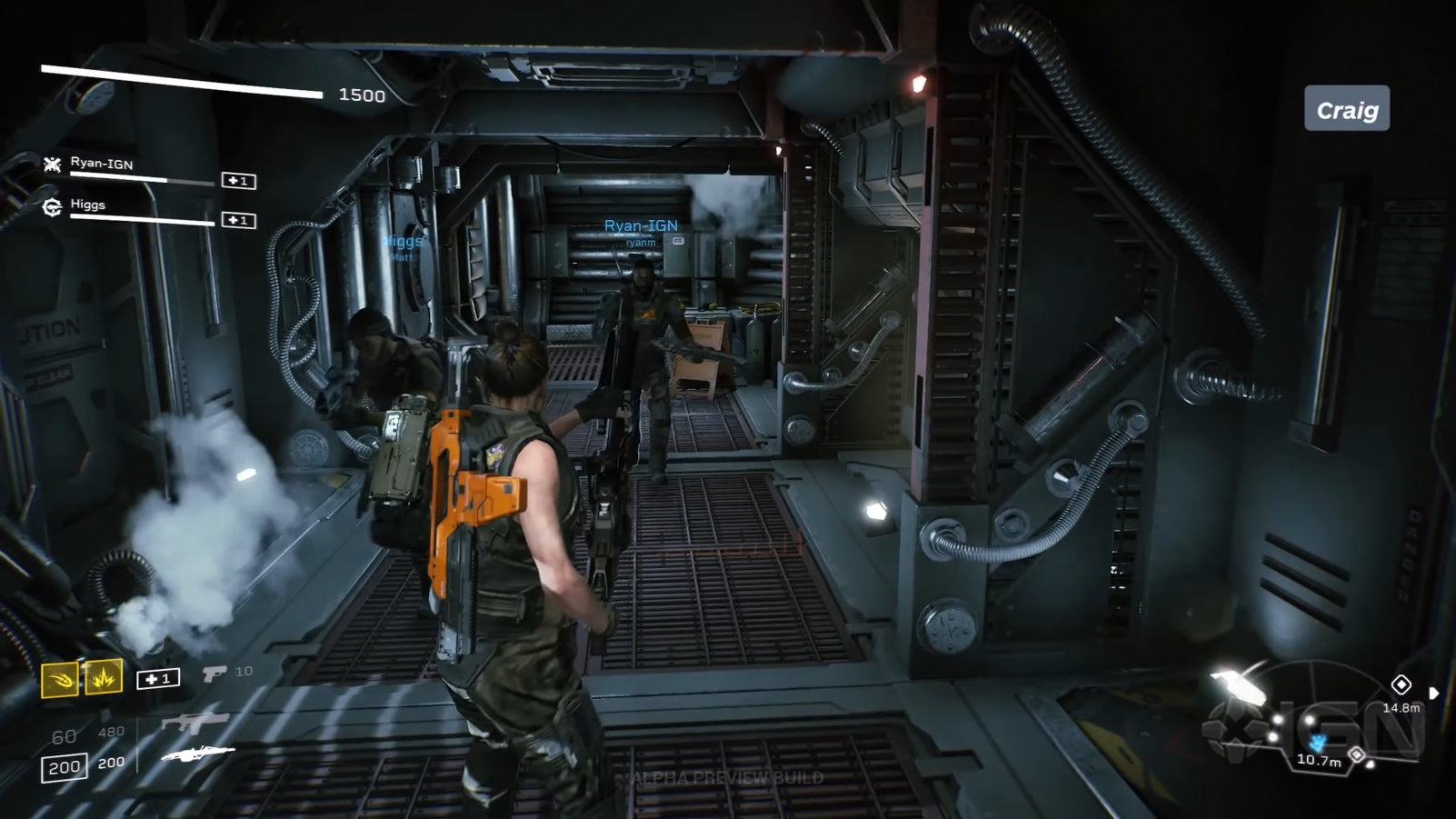Select the highlighted heavy weapon icon
The image size is (1456, 819).
197,755
